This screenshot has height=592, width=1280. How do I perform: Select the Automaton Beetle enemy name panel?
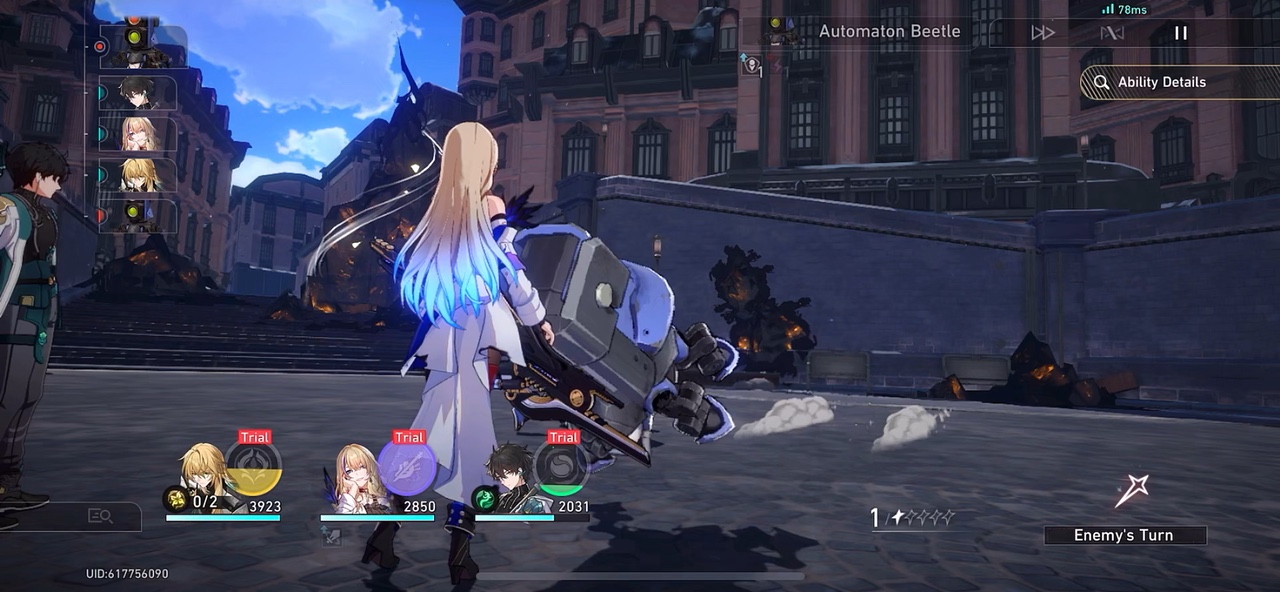888,31
